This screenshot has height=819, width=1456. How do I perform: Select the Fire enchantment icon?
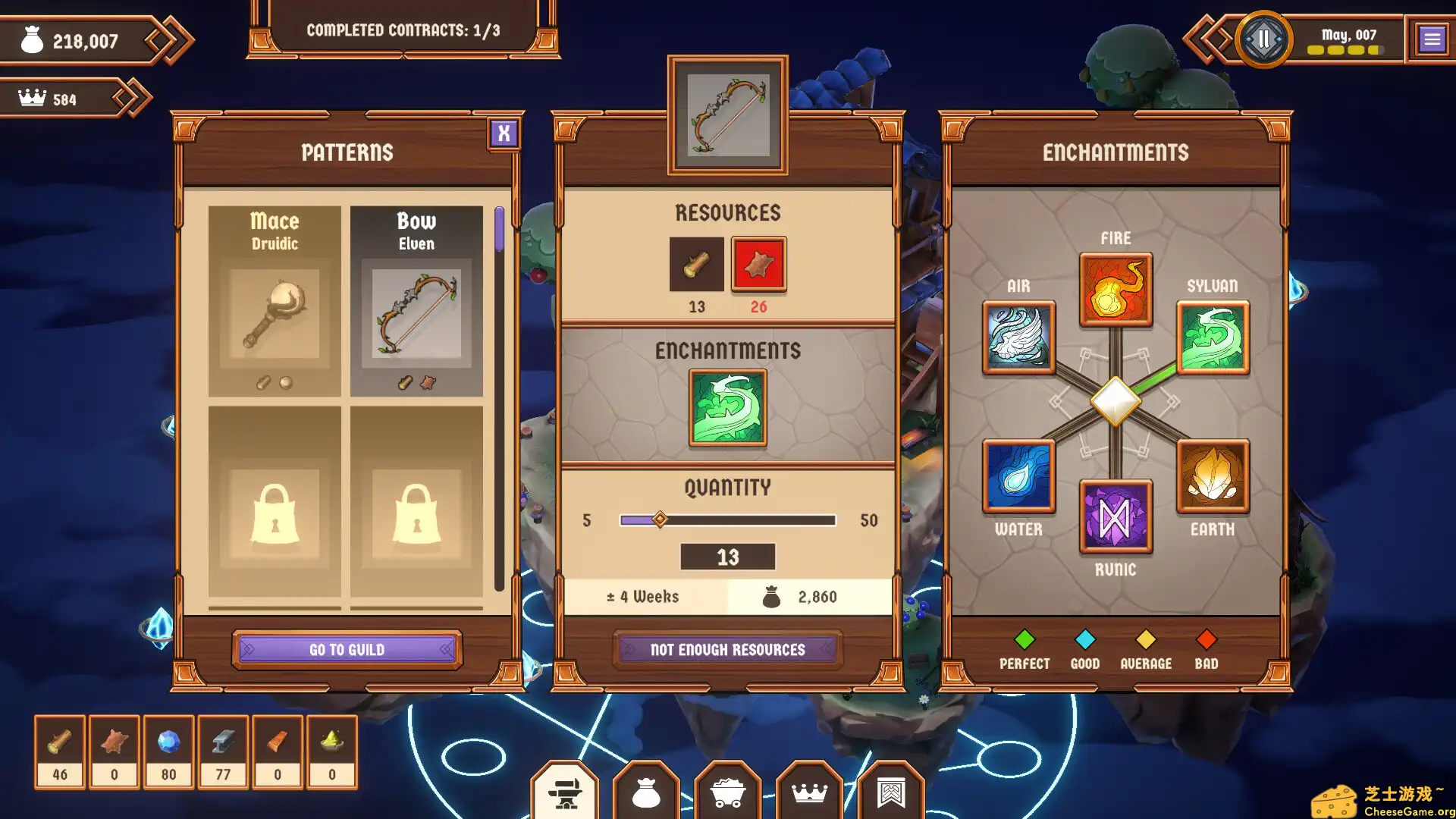tap(1116, 292)
